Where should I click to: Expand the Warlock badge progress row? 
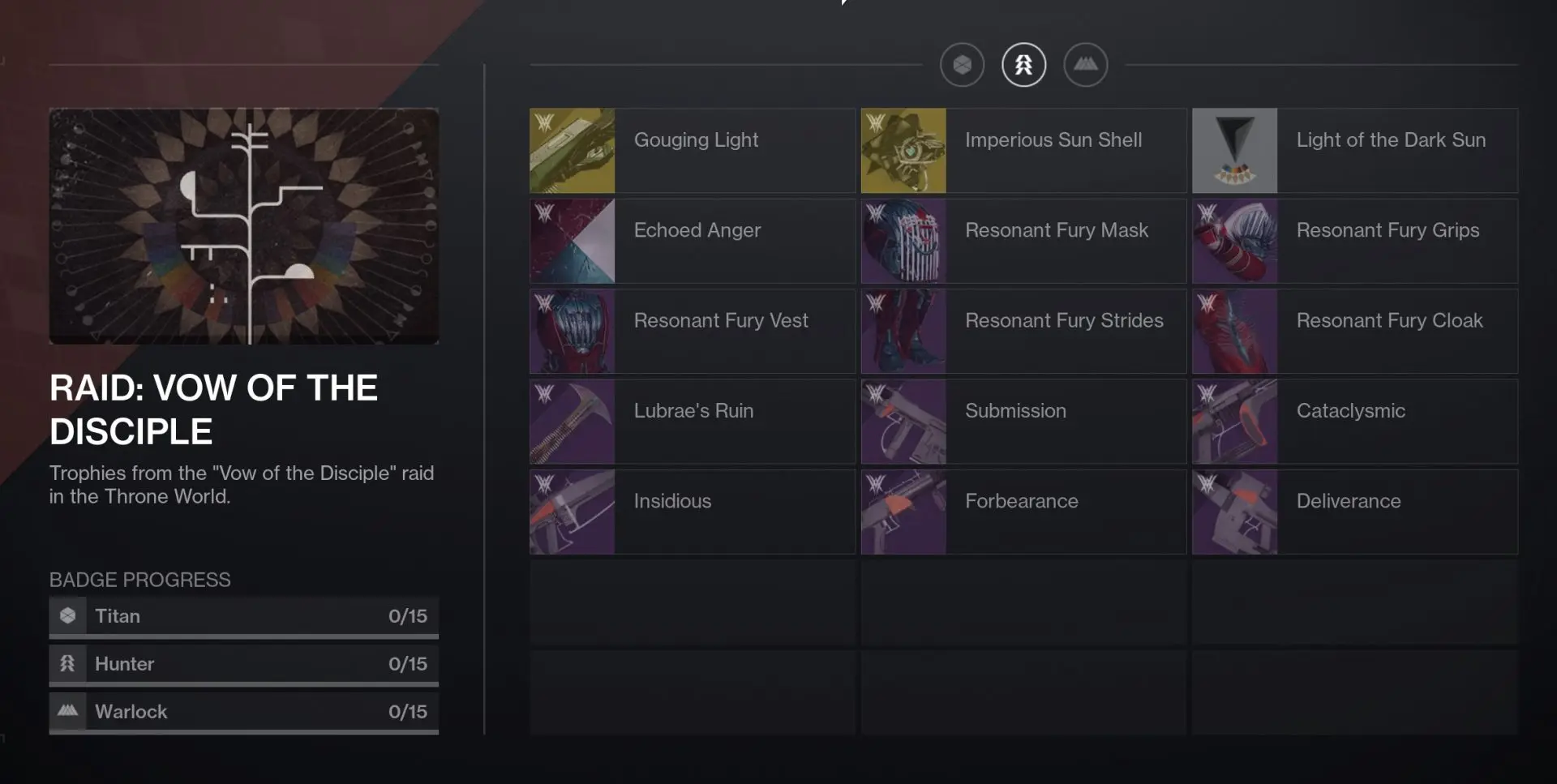(x=242, y=711)
